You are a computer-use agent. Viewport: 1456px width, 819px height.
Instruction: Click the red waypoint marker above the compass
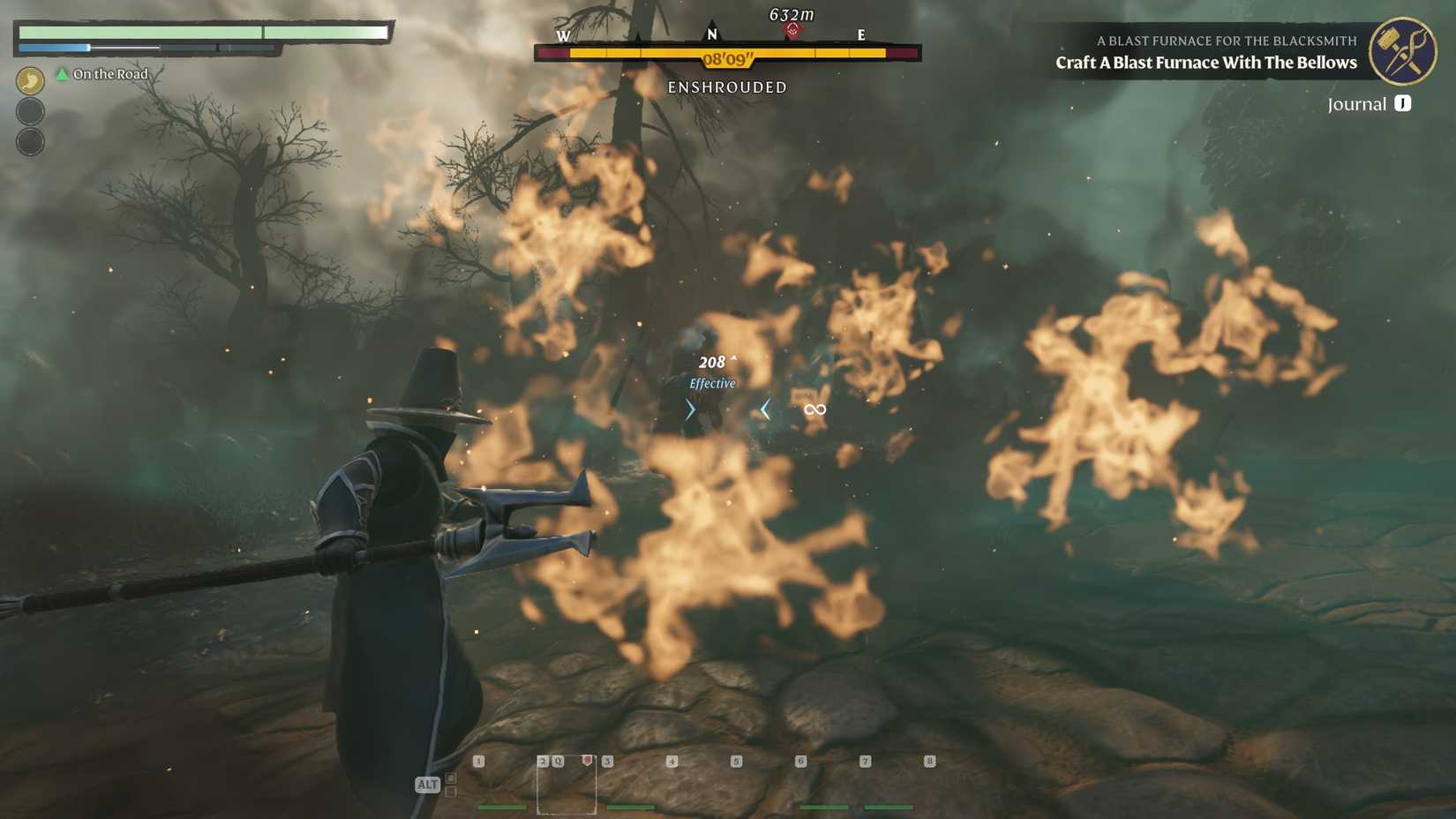pyautogui.click(x=792, y=27)
